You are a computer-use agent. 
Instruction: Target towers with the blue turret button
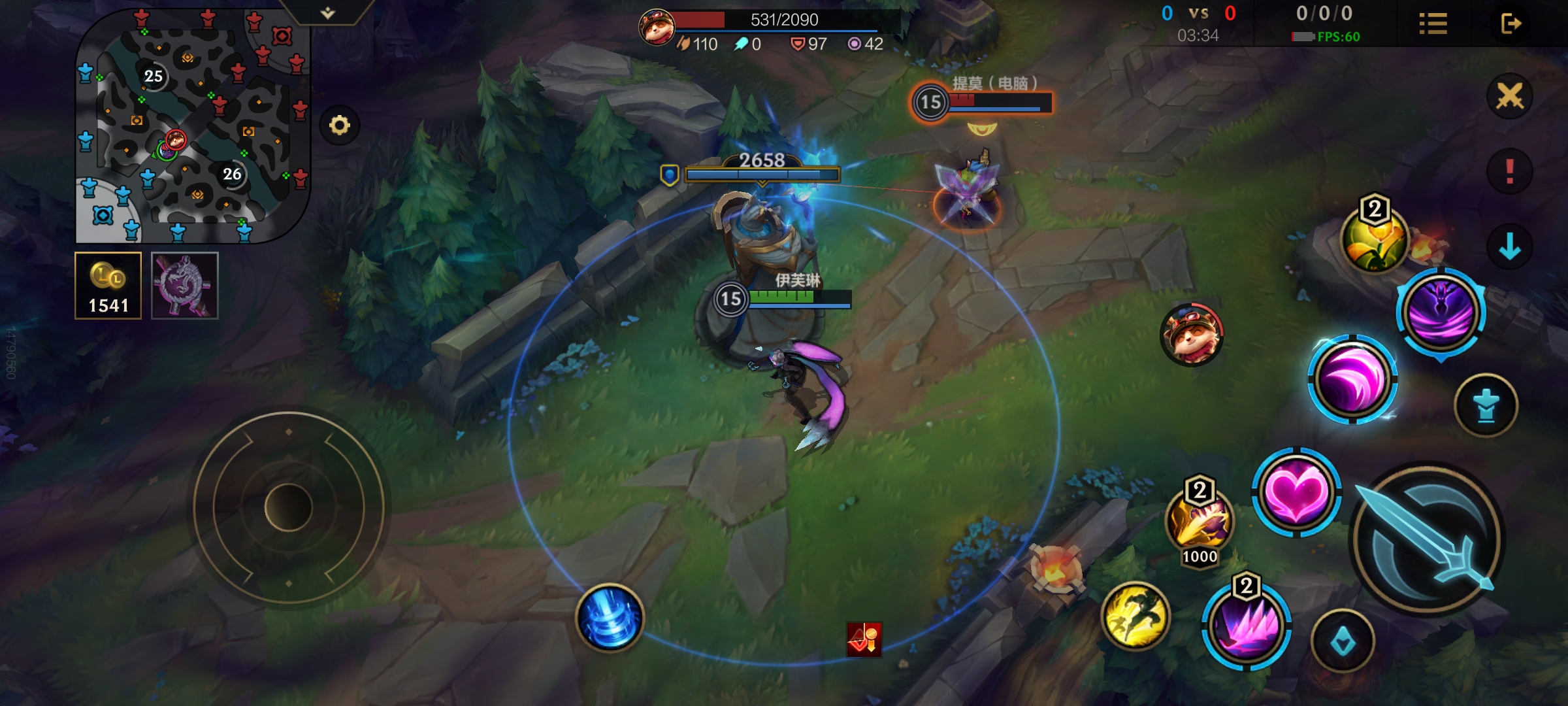1486,405
